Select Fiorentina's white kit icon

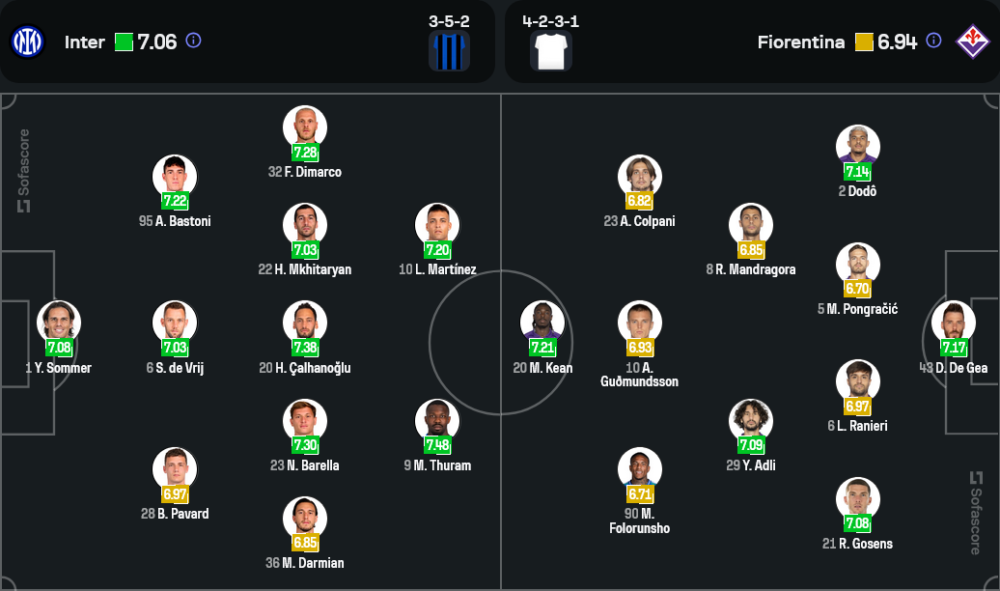pyautogui.click(x=551, y=50)
